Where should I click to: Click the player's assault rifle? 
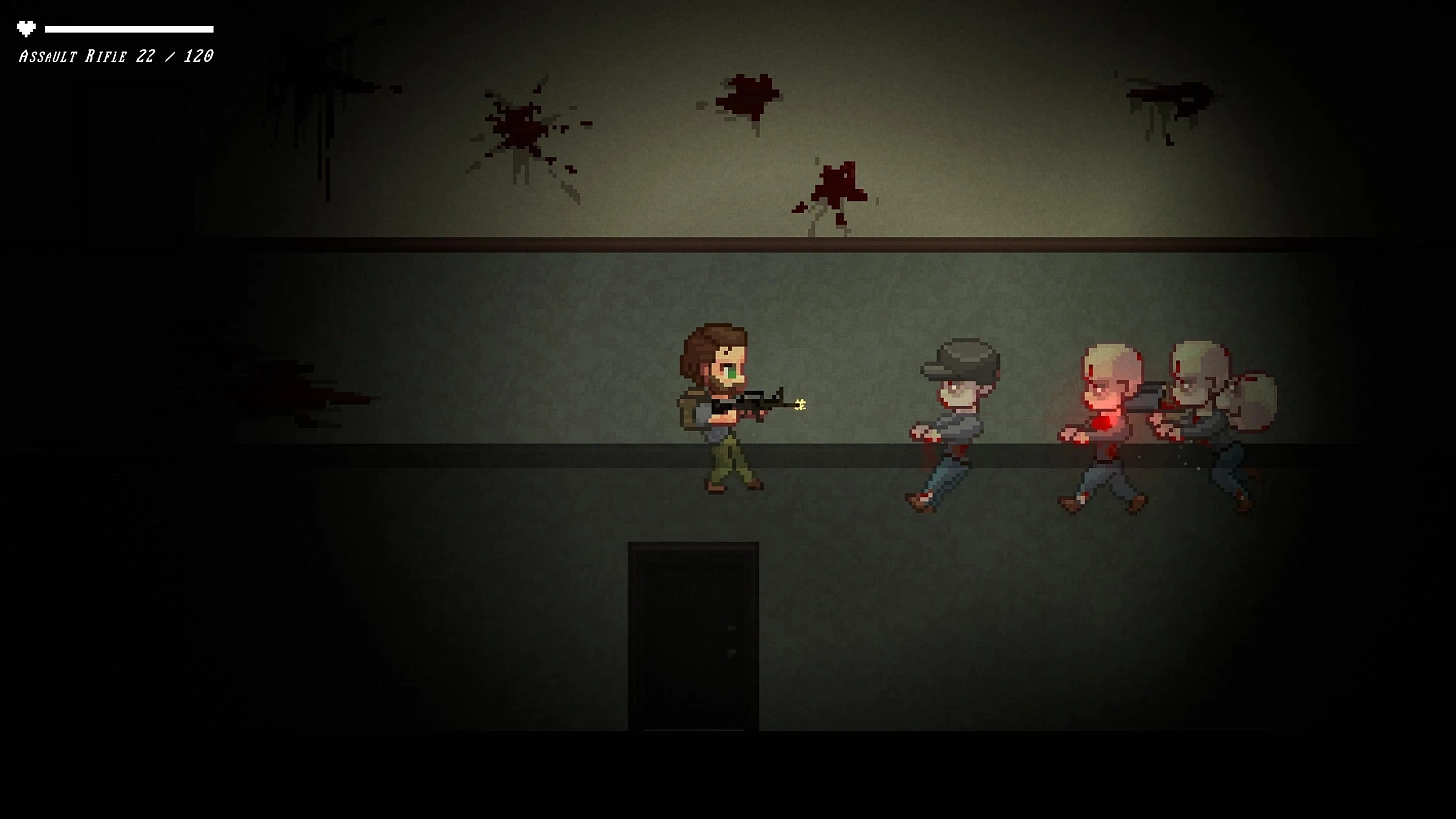pyautogui.click(x=757, y=403)
